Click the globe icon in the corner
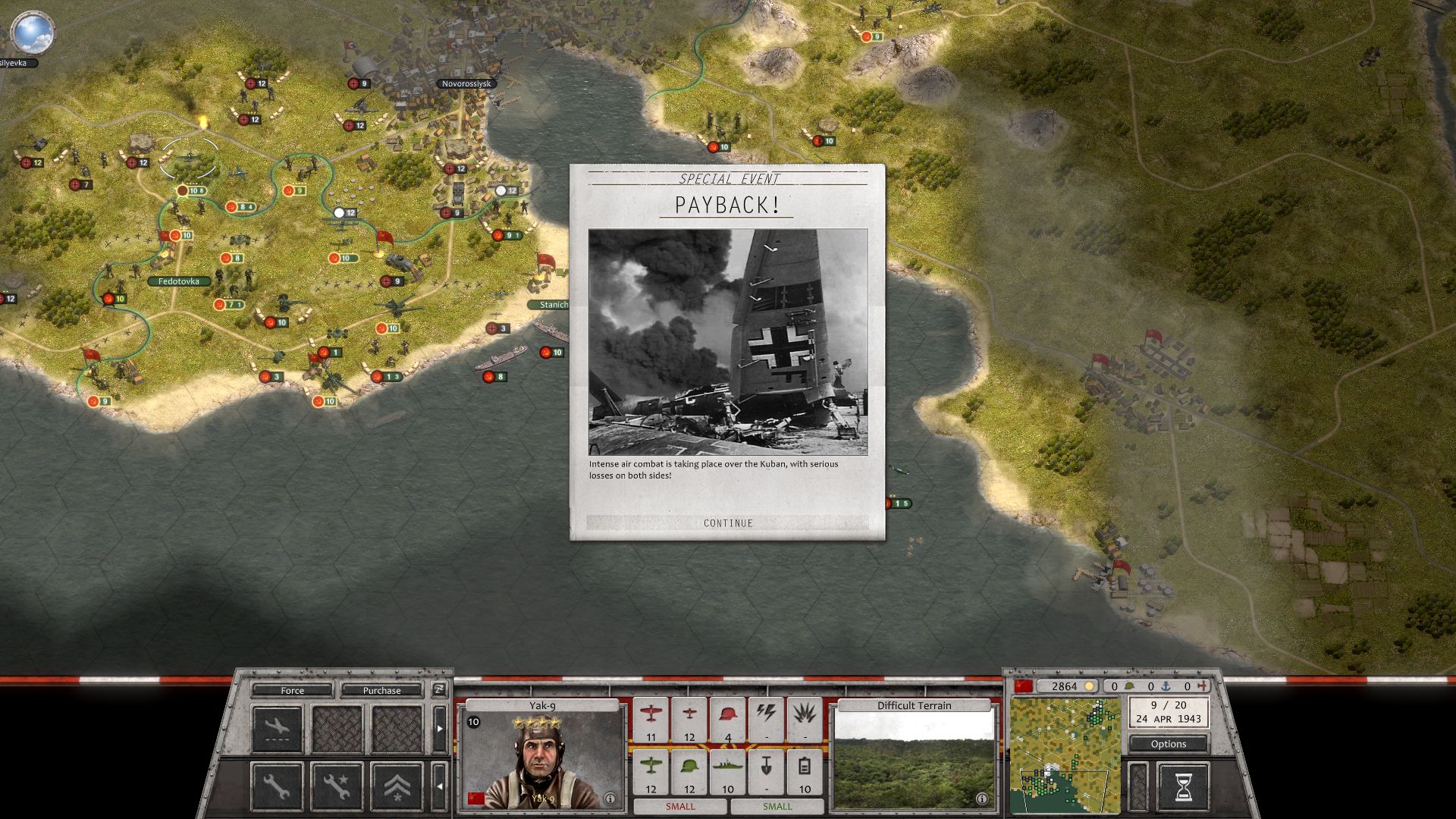Image resolution: width=1456 pixels, height=819 pixels. point(33,32)
